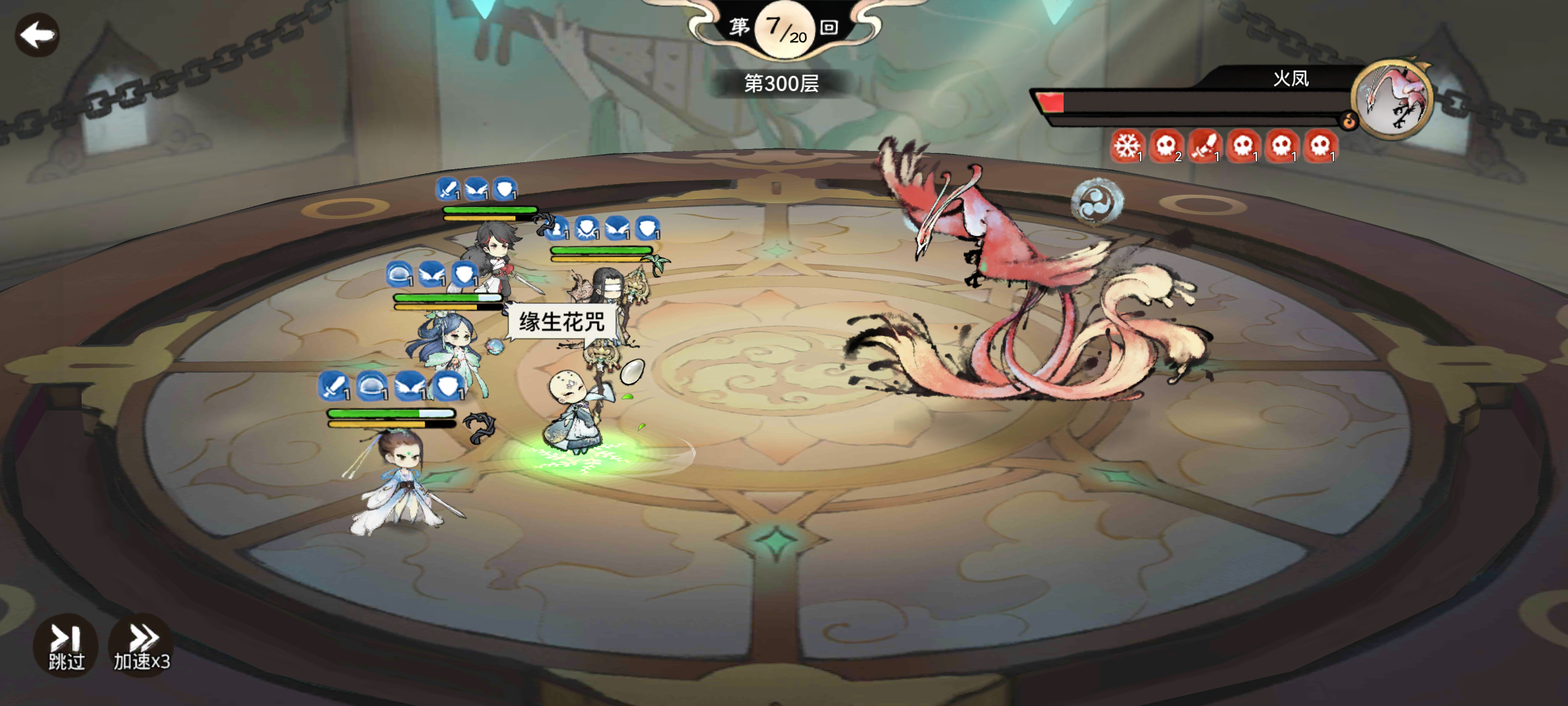
Task: Click the 第300层 floor label
Action: point(781,84)
